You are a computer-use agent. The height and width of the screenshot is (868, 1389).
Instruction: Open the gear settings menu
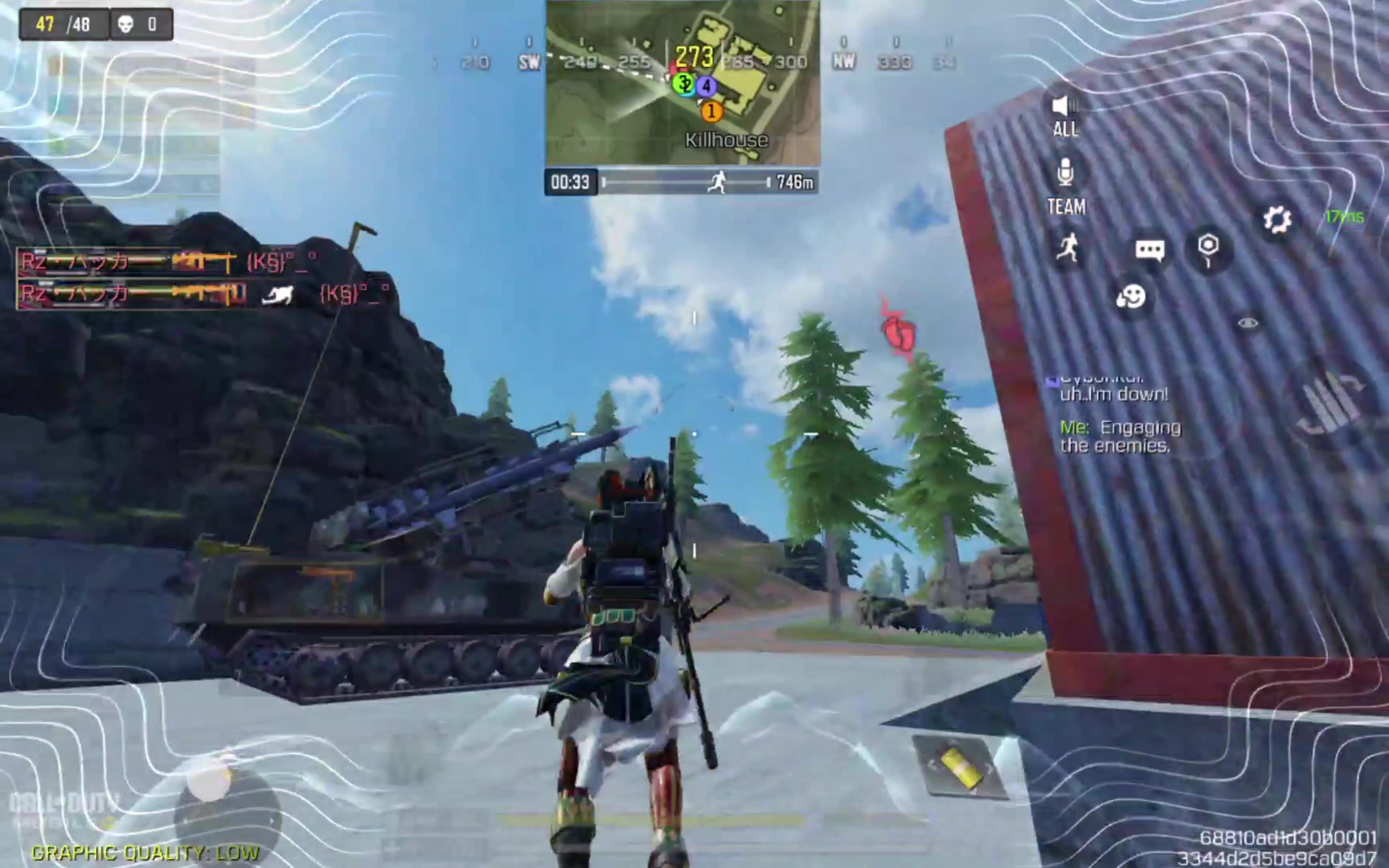(x=1277, y=219)
